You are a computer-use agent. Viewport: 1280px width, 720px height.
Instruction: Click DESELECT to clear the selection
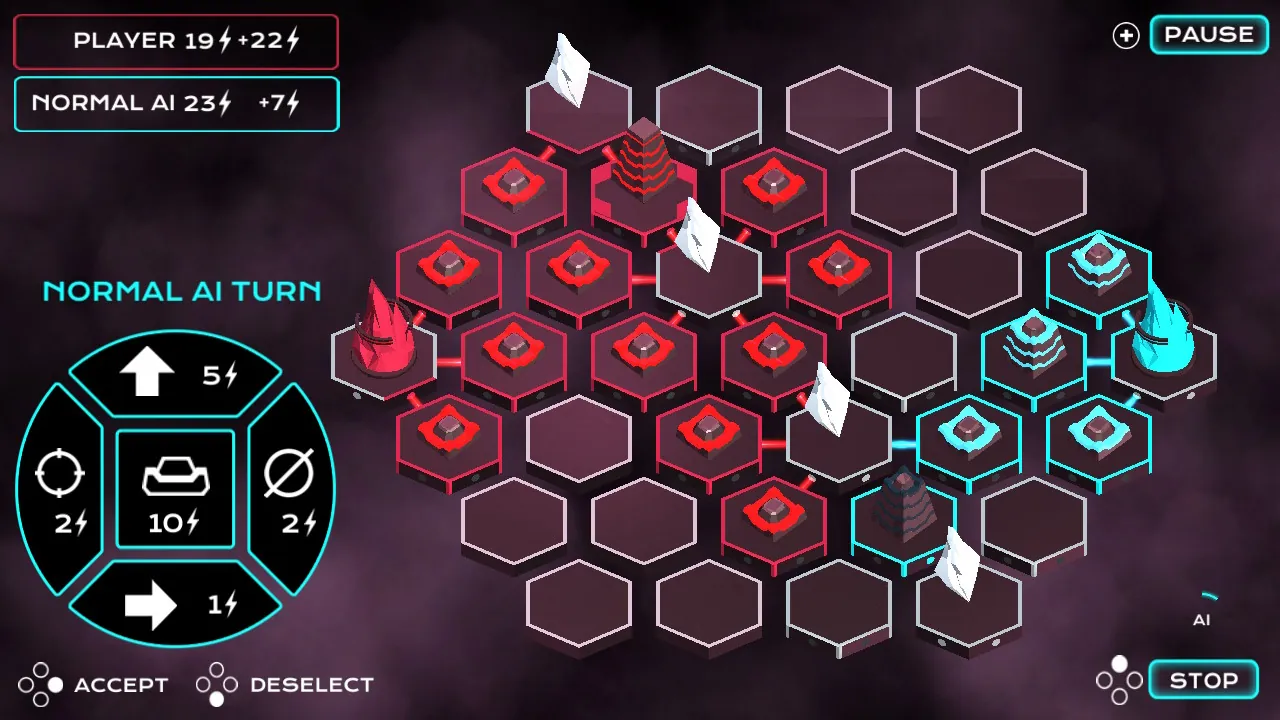click(x=310, y=684)
